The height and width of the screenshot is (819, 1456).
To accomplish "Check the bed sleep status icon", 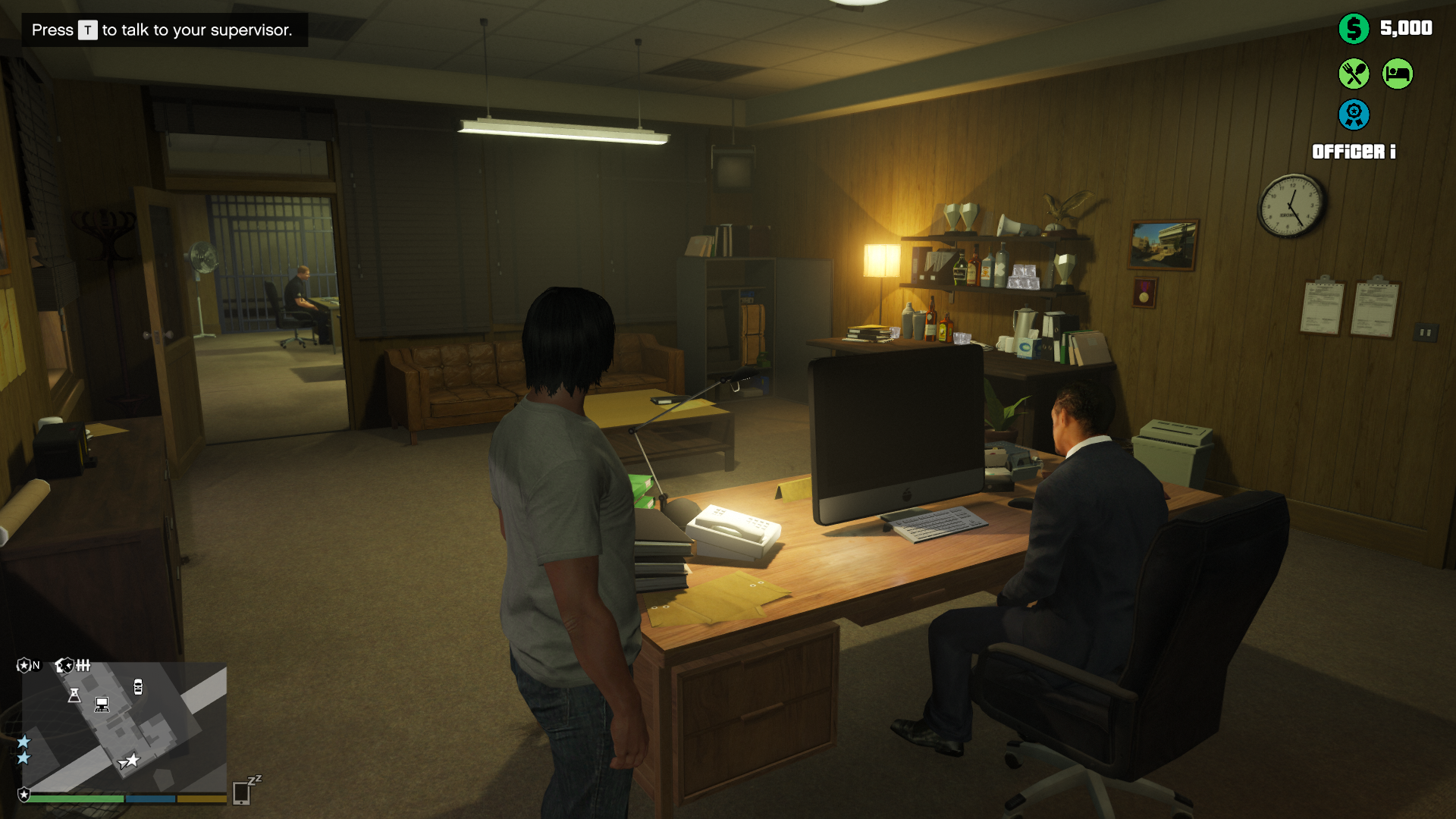I will [1398, 74].
